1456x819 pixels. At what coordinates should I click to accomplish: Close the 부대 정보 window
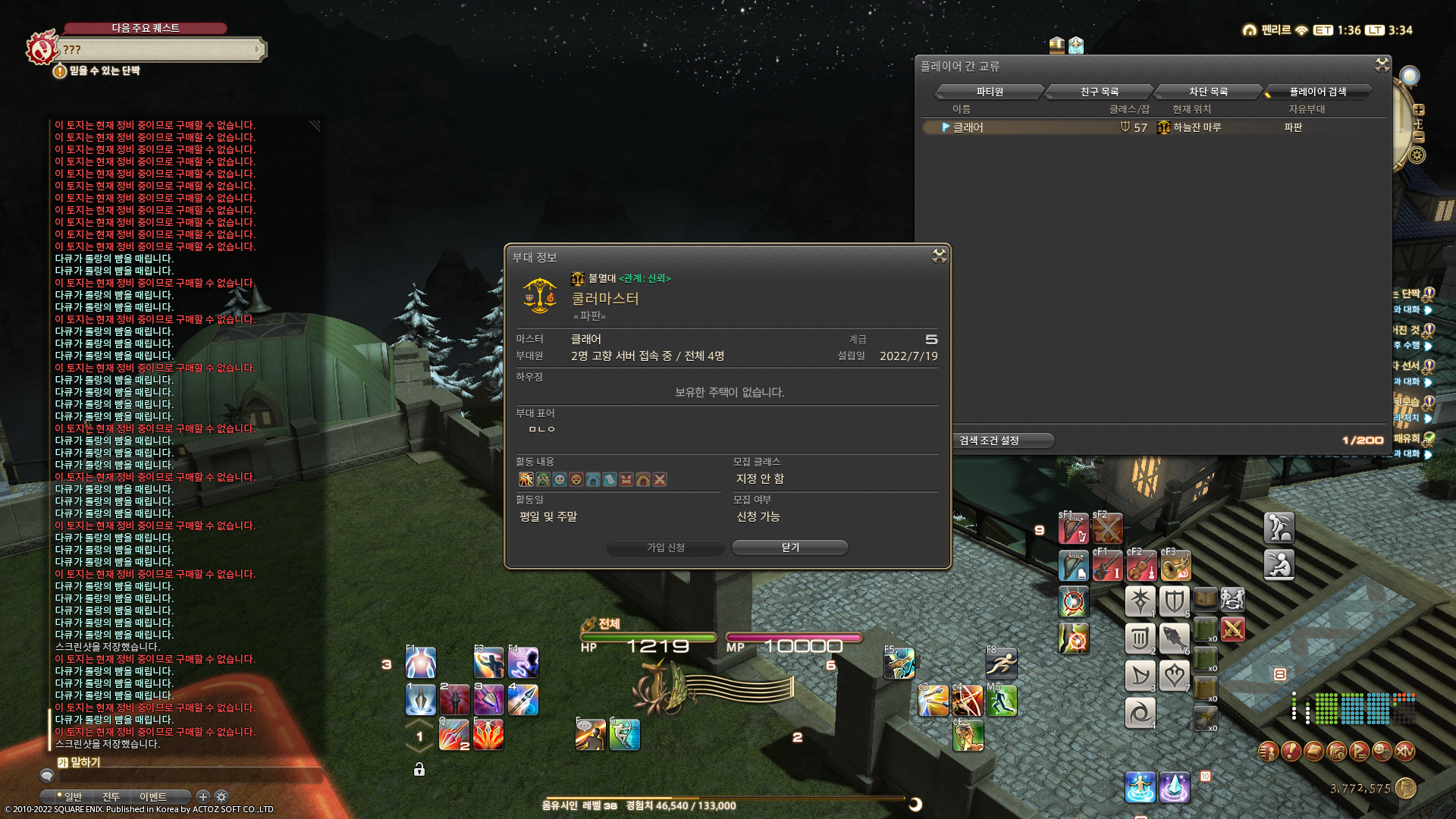pyautogui.click(x=939, y=256)
